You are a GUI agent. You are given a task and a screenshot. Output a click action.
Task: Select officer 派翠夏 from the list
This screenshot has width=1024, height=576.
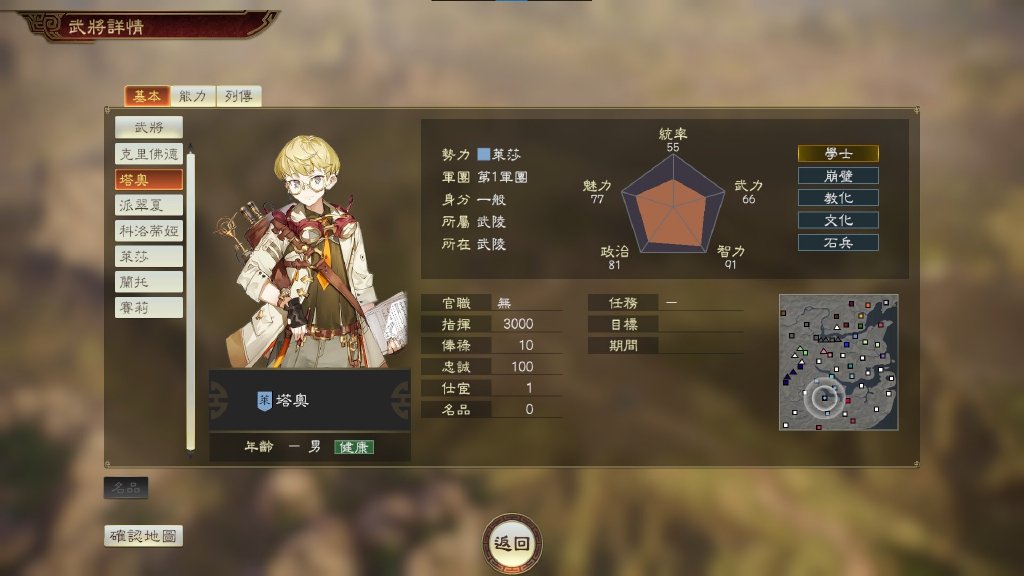[x=148, y=205]
